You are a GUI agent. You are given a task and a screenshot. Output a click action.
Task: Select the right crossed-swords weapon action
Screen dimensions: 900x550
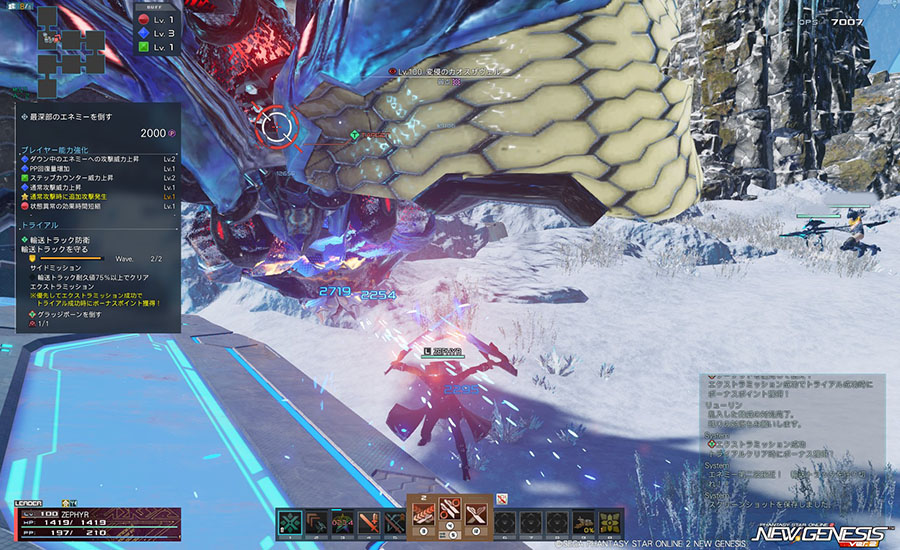(x=477, y=512)
